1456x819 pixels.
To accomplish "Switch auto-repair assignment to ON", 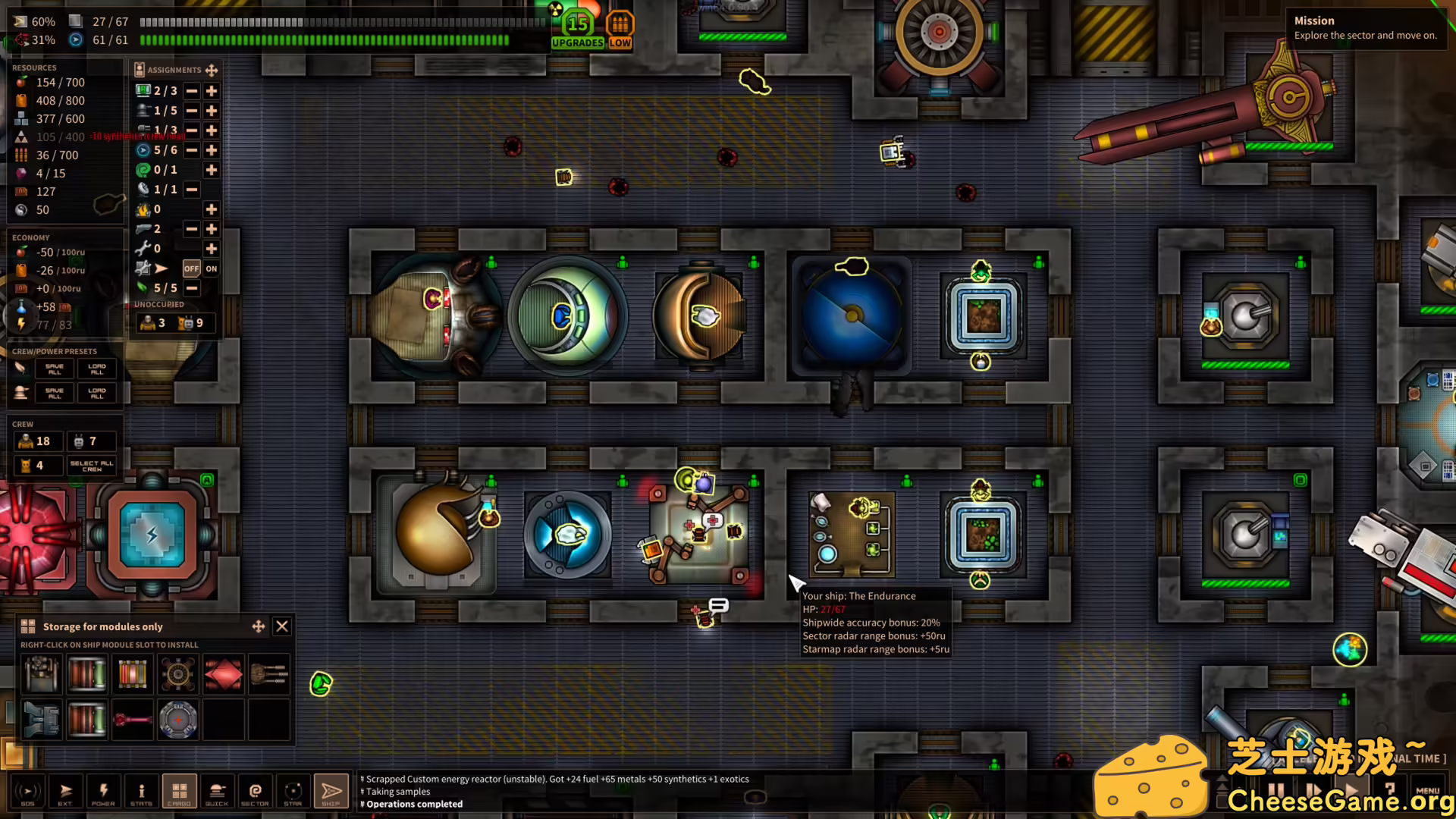I will click(x=212, y=268).
